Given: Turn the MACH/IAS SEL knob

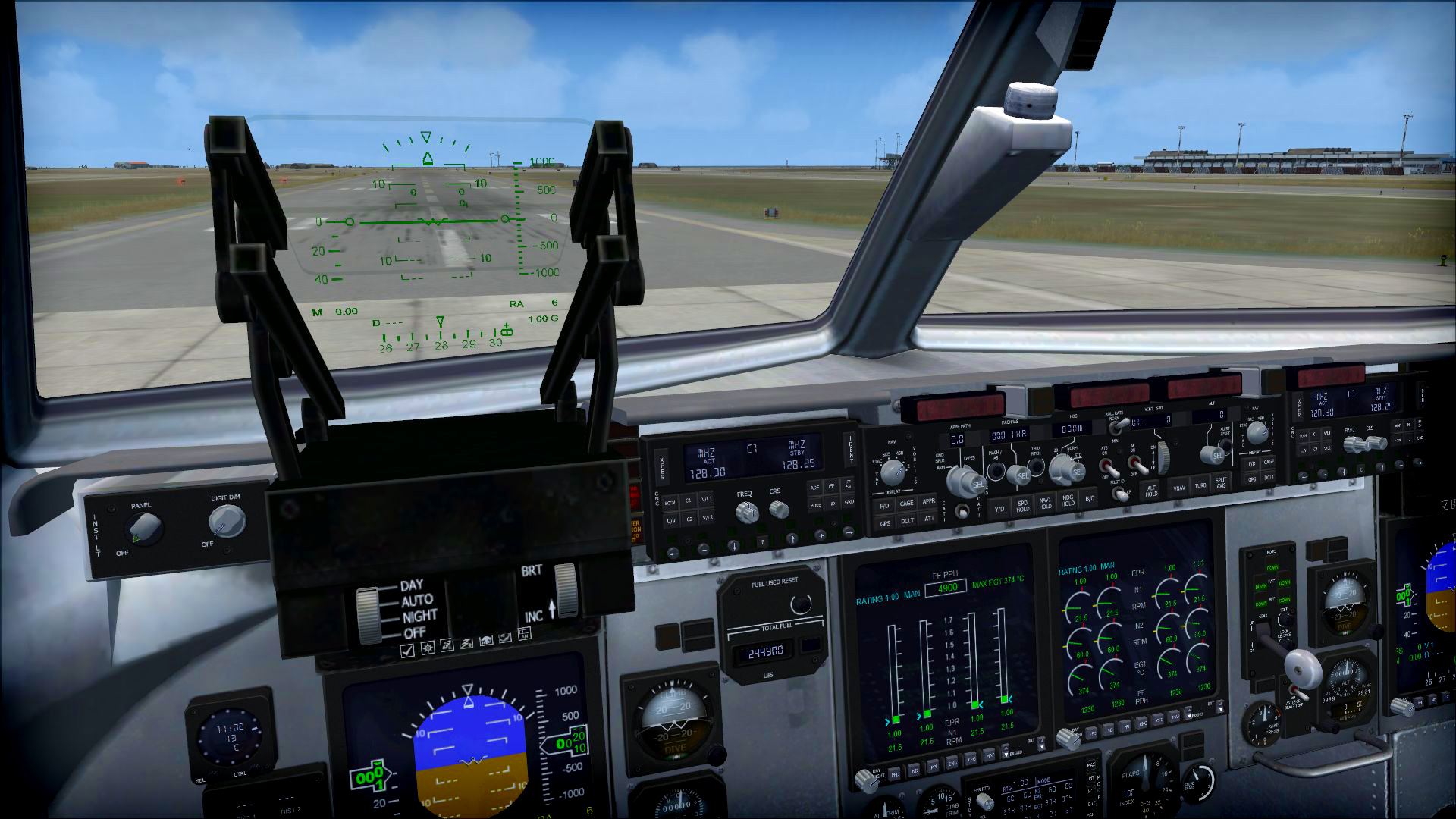Looking at the screenshot, I should [x=1018, y=474].
